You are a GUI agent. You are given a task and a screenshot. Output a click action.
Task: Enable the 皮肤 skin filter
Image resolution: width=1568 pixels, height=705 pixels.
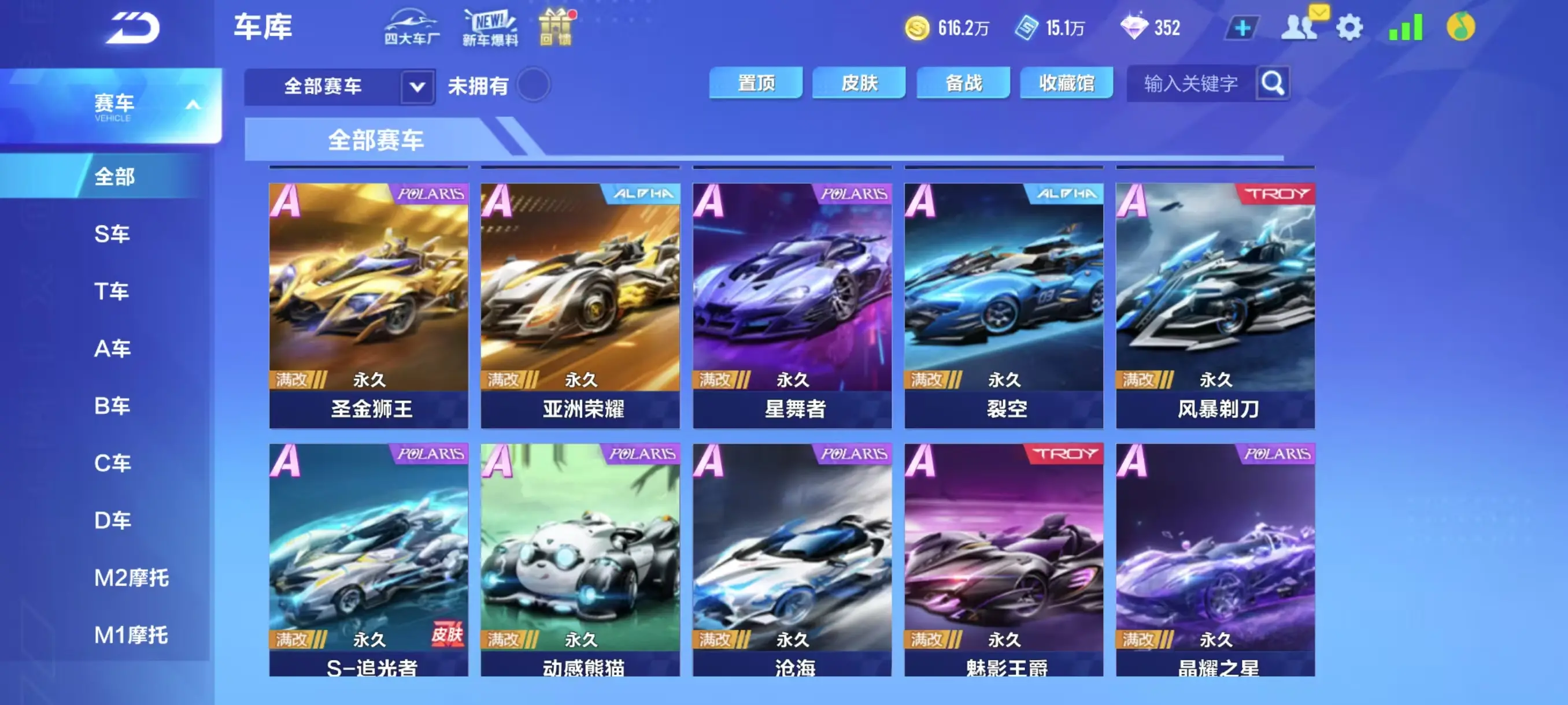[860, 83]
